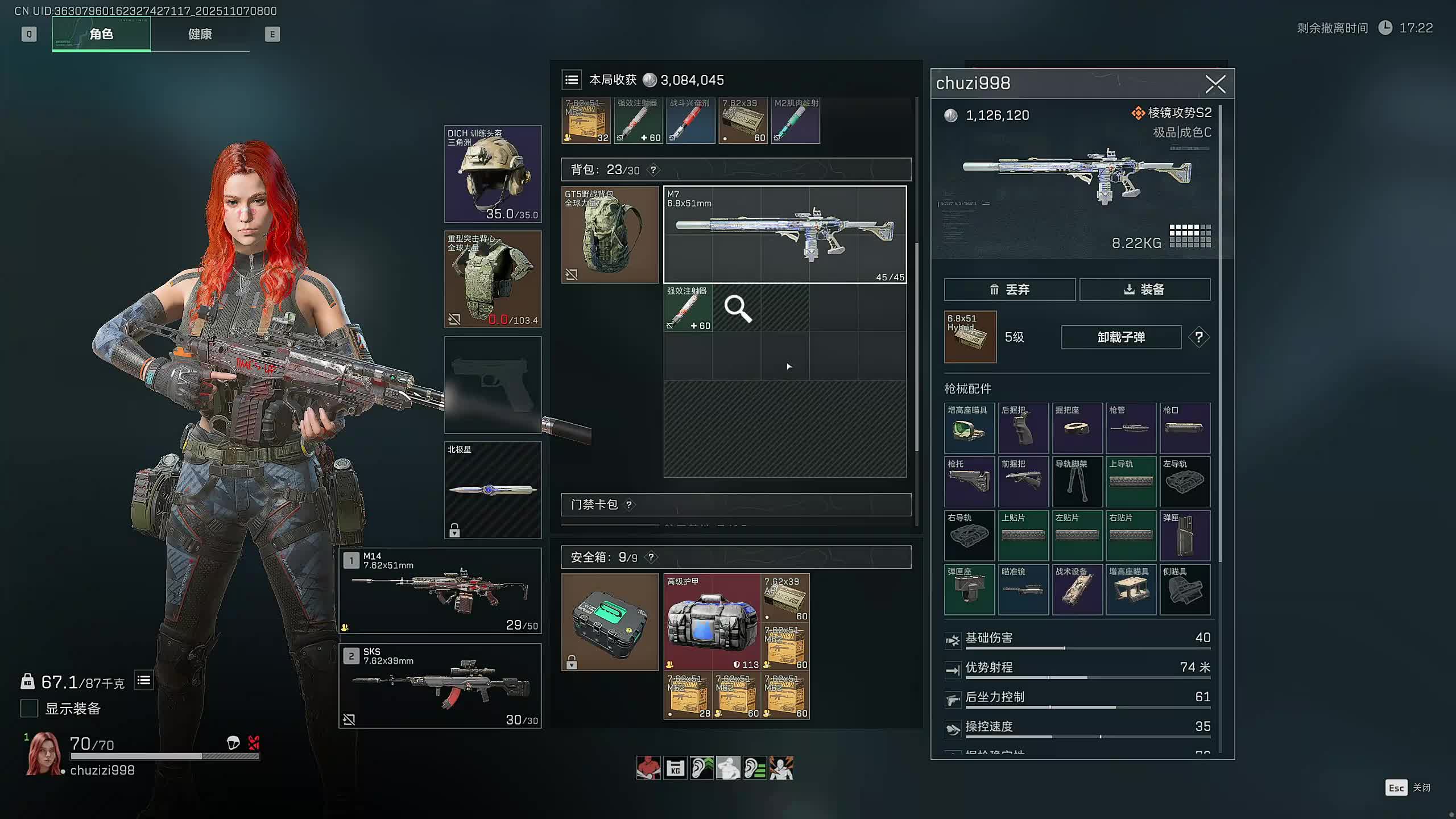Image resolution: width=1456 pixels, height=819 pixels.
Task: Open the weight details list button
Action: (x=144, y=680)
